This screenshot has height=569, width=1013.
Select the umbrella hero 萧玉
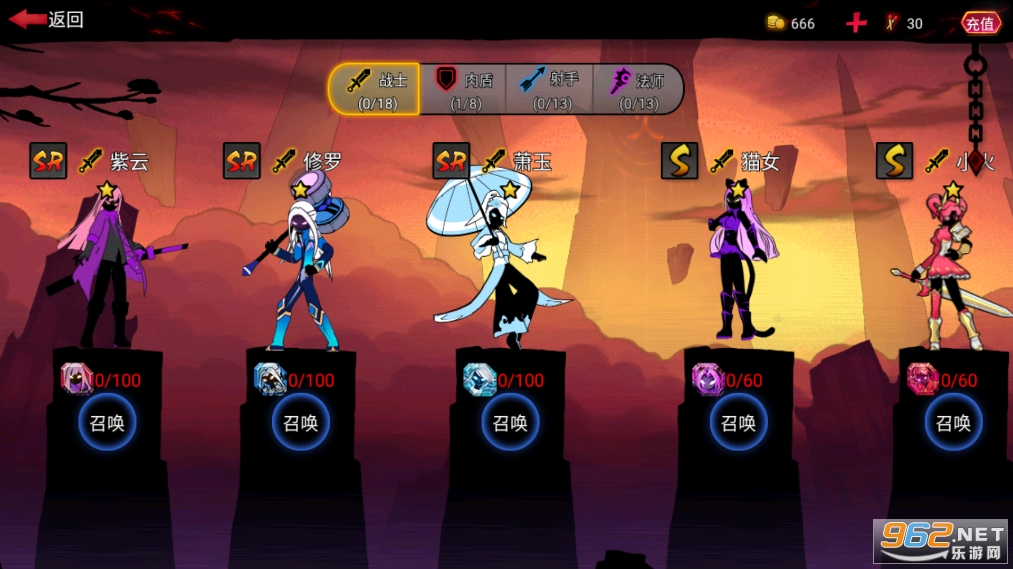click(500, 265)
